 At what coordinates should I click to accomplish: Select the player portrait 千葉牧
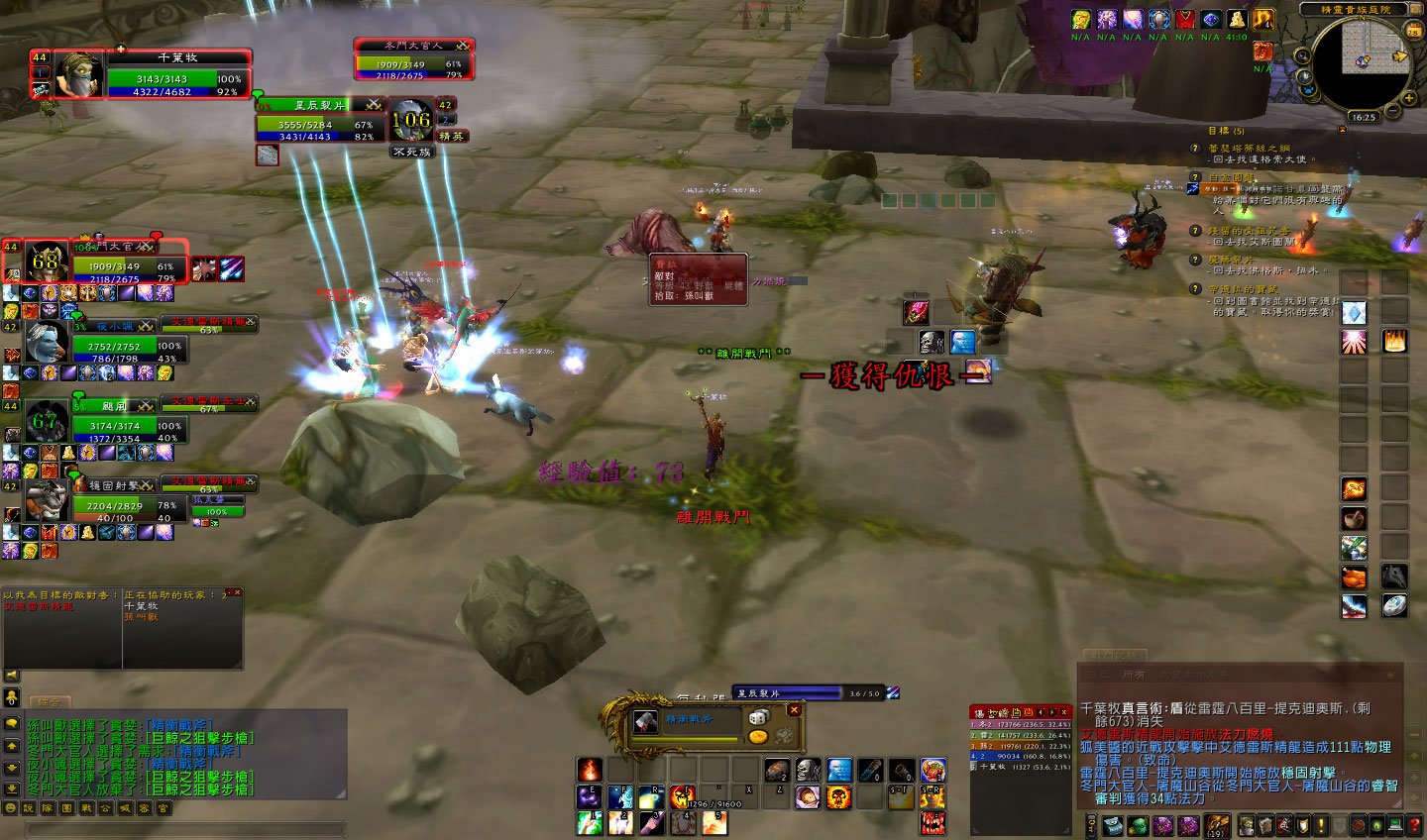click(77, 75)
